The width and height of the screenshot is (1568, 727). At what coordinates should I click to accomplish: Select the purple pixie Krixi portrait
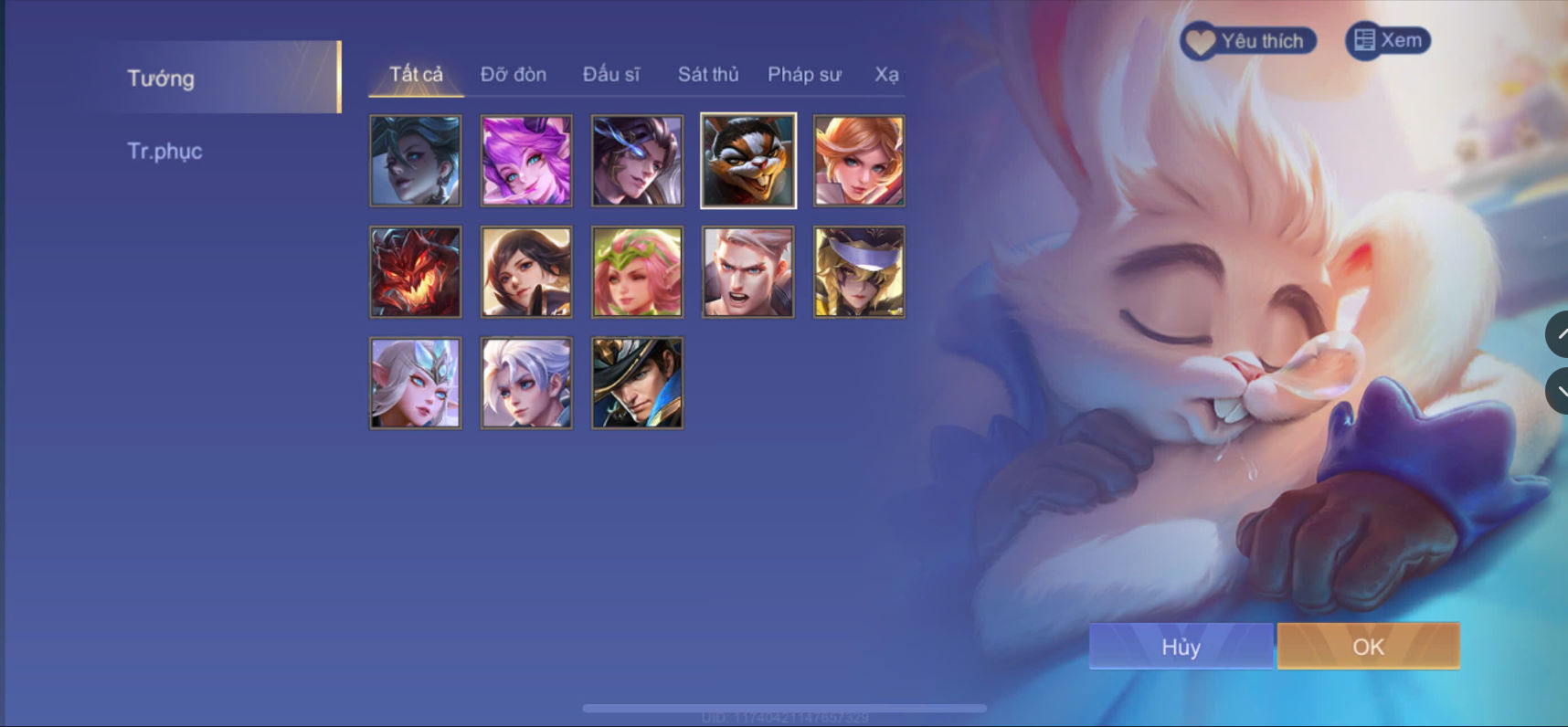pyautogui.click(x=526, y=161)
